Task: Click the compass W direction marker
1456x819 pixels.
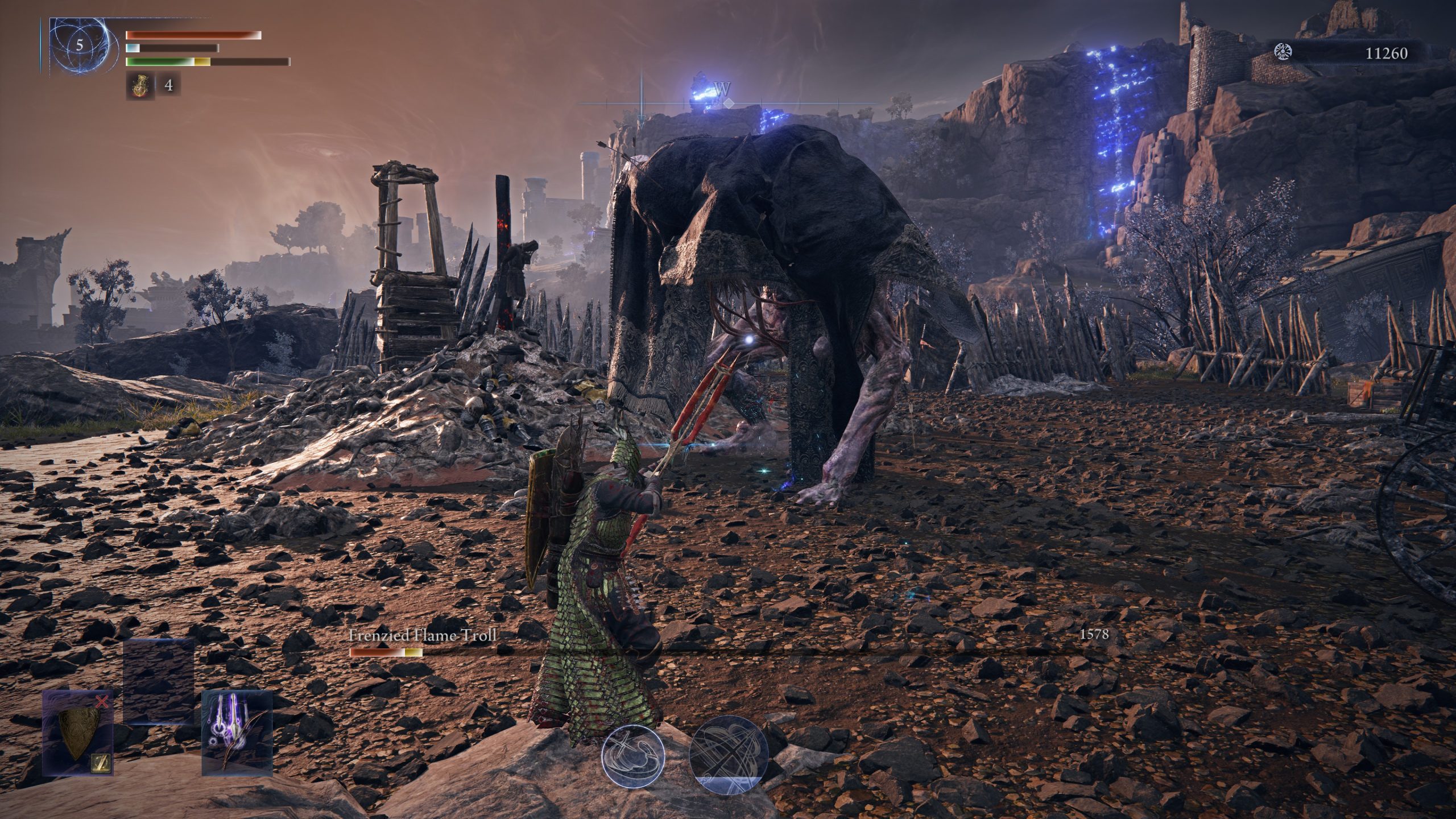Action: (722, 90)
